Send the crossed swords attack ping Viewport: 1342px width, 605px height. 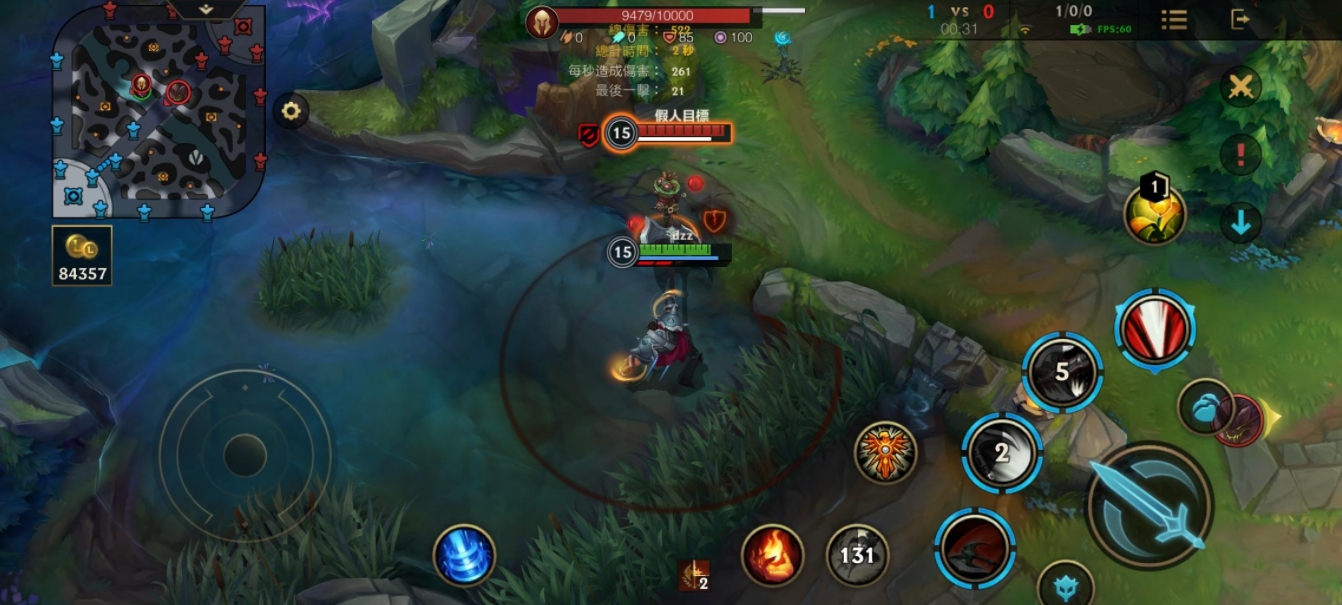1241,88
